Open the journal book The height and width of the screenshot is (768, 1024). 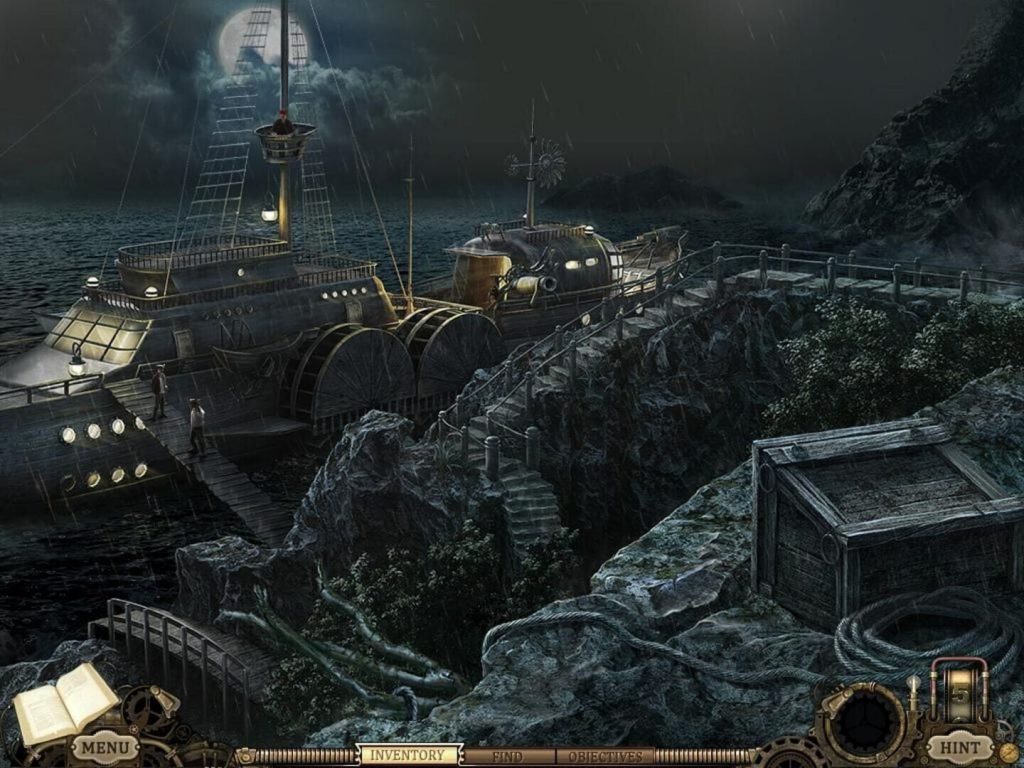click(x=64, y=702)
